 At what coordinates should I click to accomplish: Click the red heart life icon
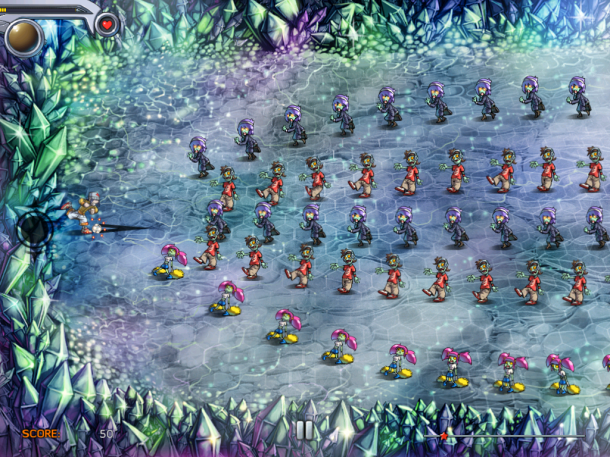click(107, 25)
